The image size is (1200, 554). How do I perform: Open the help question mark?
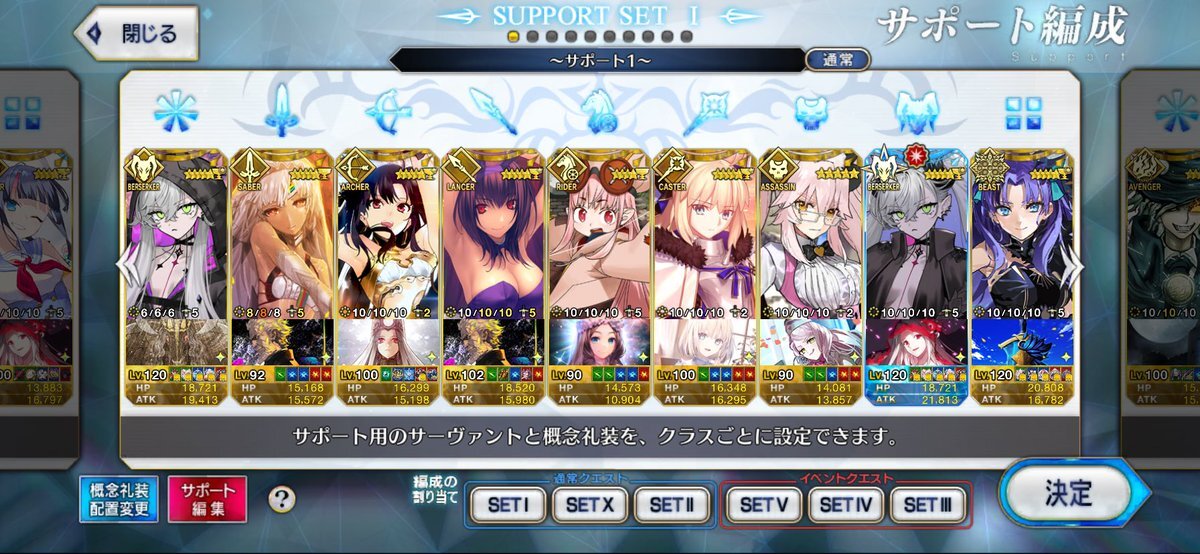[283, 499]
